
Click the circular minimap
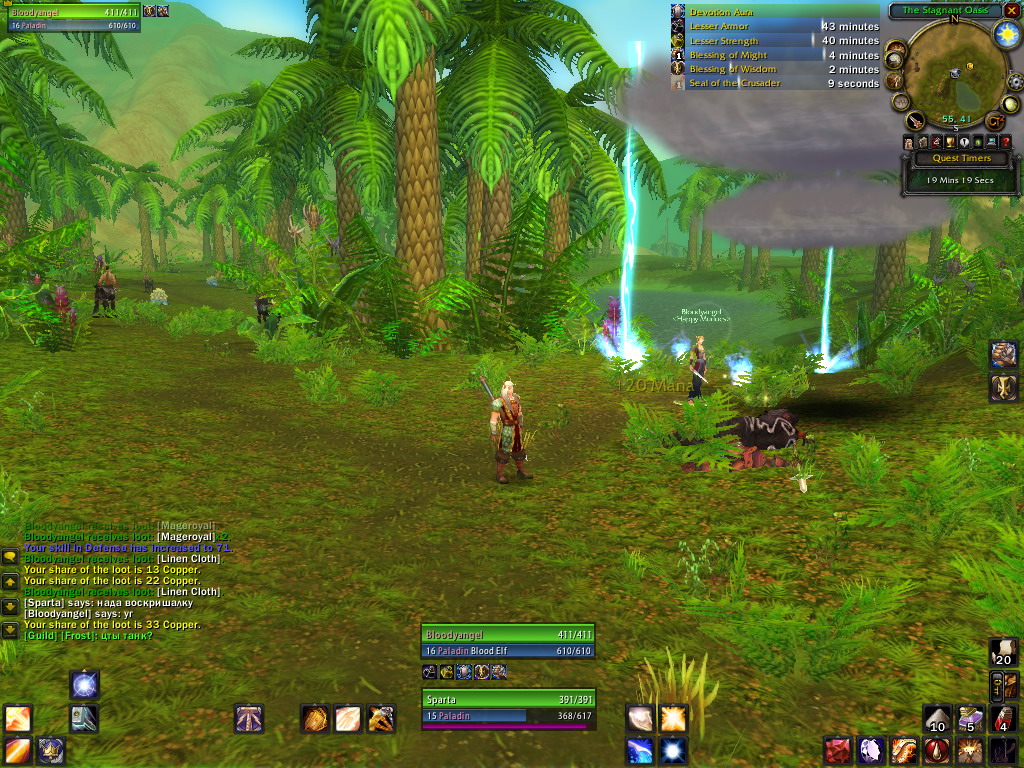[953, 73]
